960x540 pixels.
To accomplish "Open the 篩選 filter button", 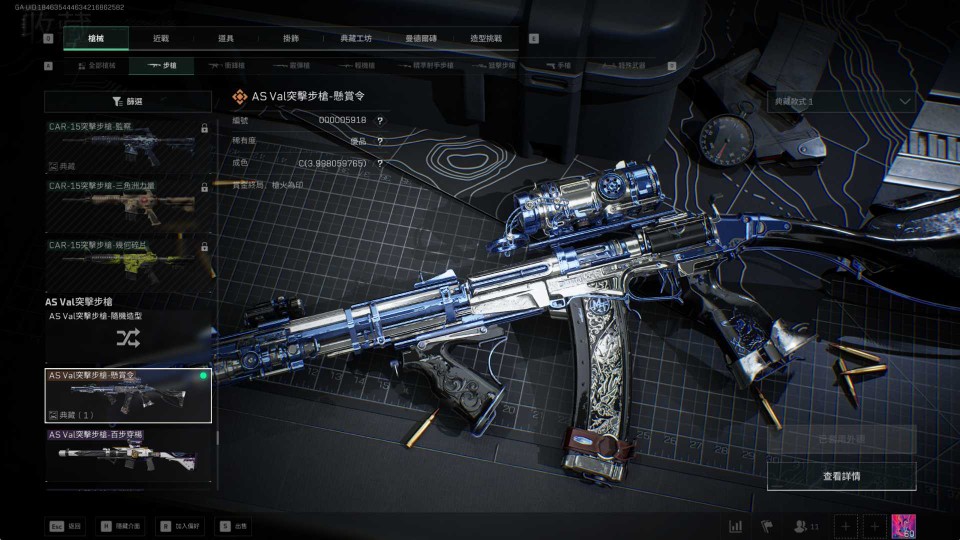I will (x=128, y=101).
